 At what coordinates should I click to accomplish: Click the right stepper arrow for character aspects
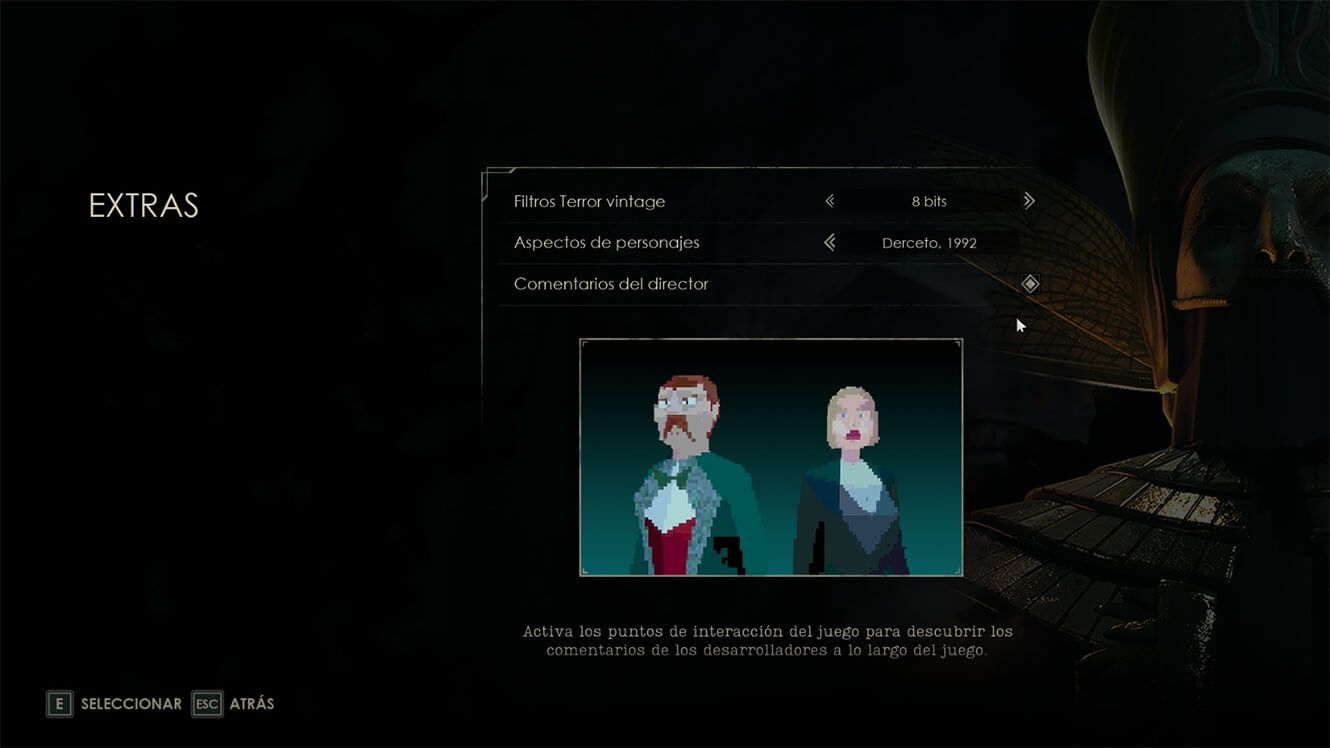point(1029,242)
